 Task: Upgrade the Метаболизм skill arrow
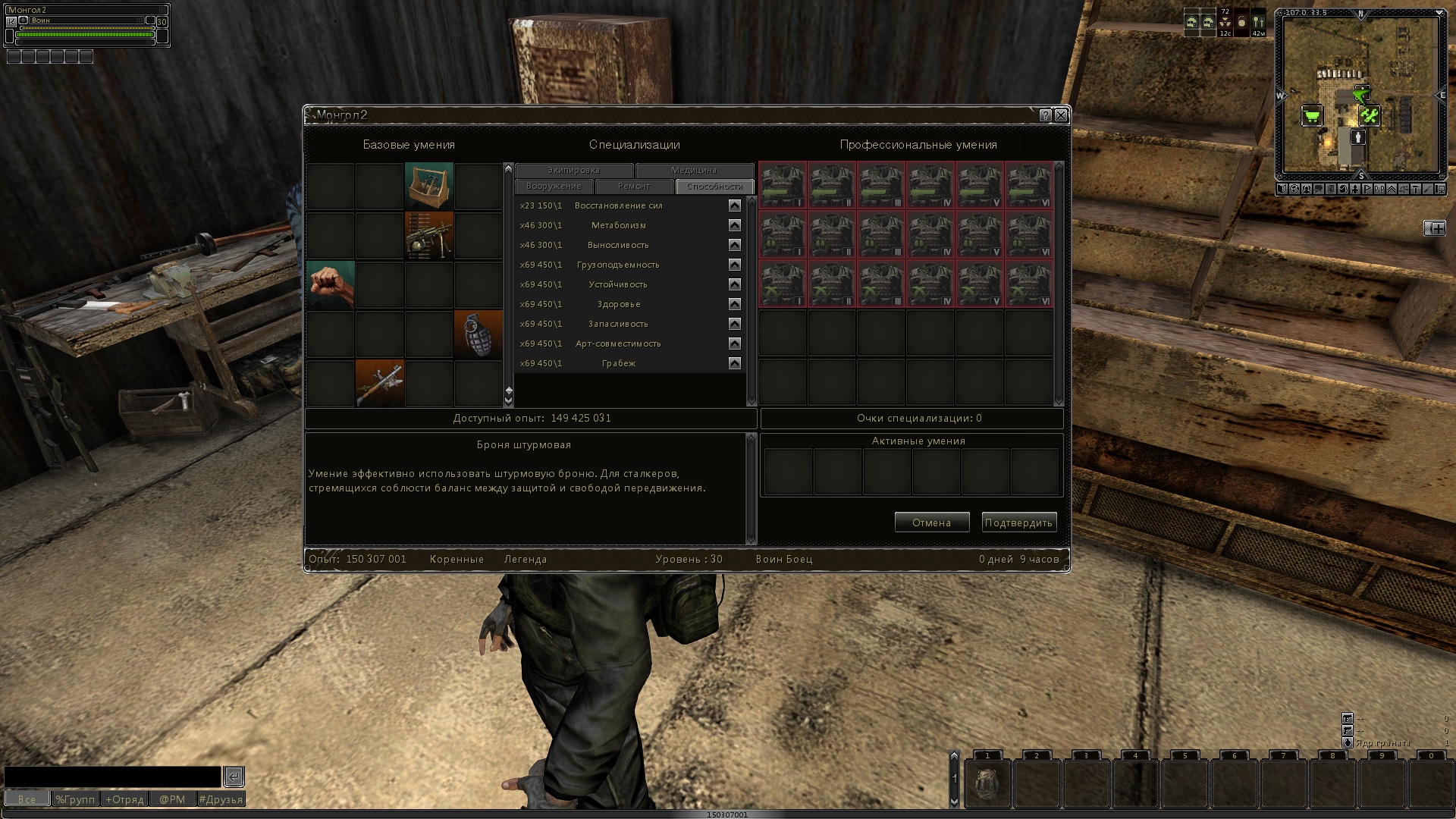point(734,225)
